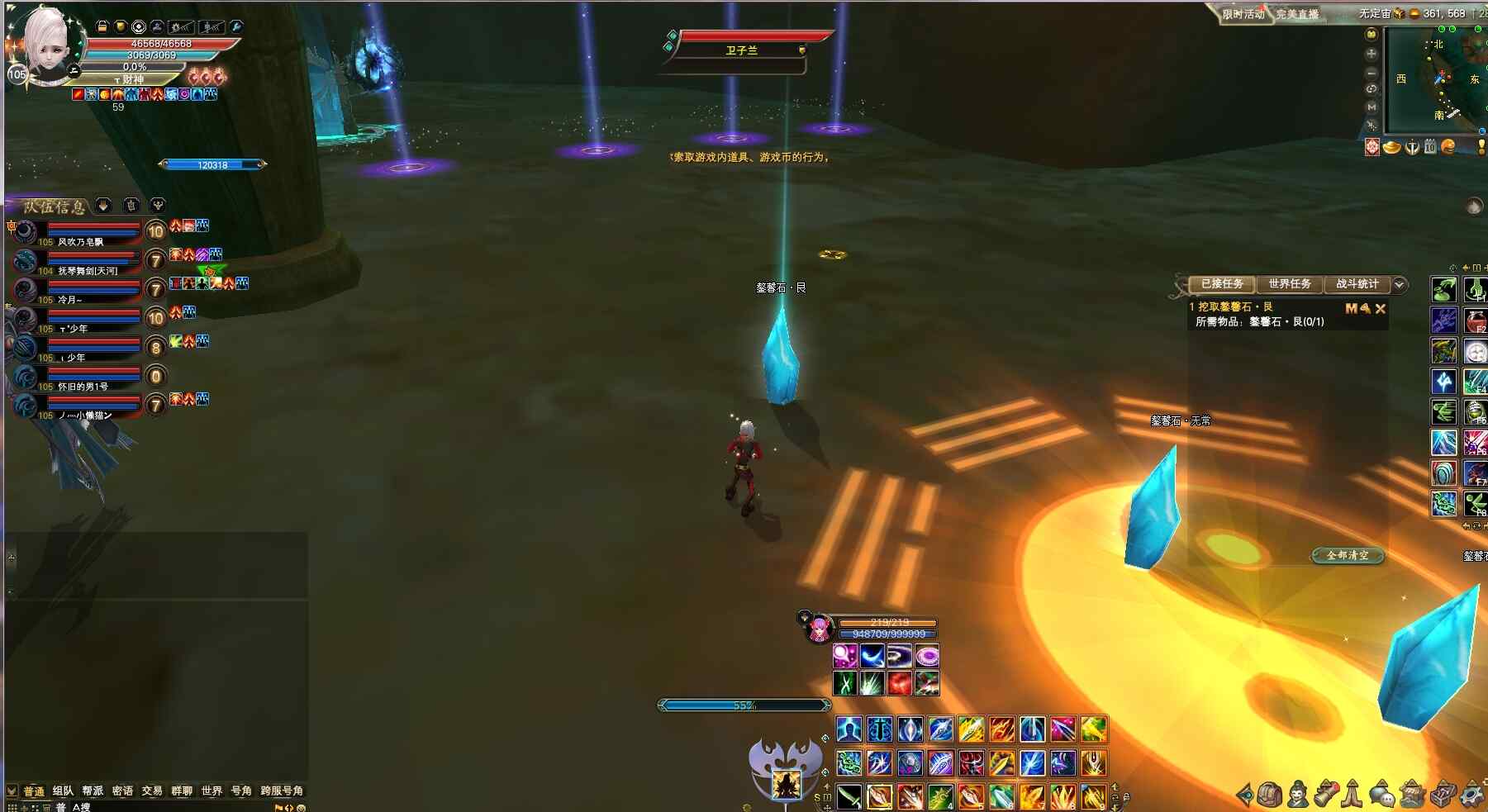Switch chat to the 帮派 guild channel
This screenshot has width=1488, height=812.
93,791
